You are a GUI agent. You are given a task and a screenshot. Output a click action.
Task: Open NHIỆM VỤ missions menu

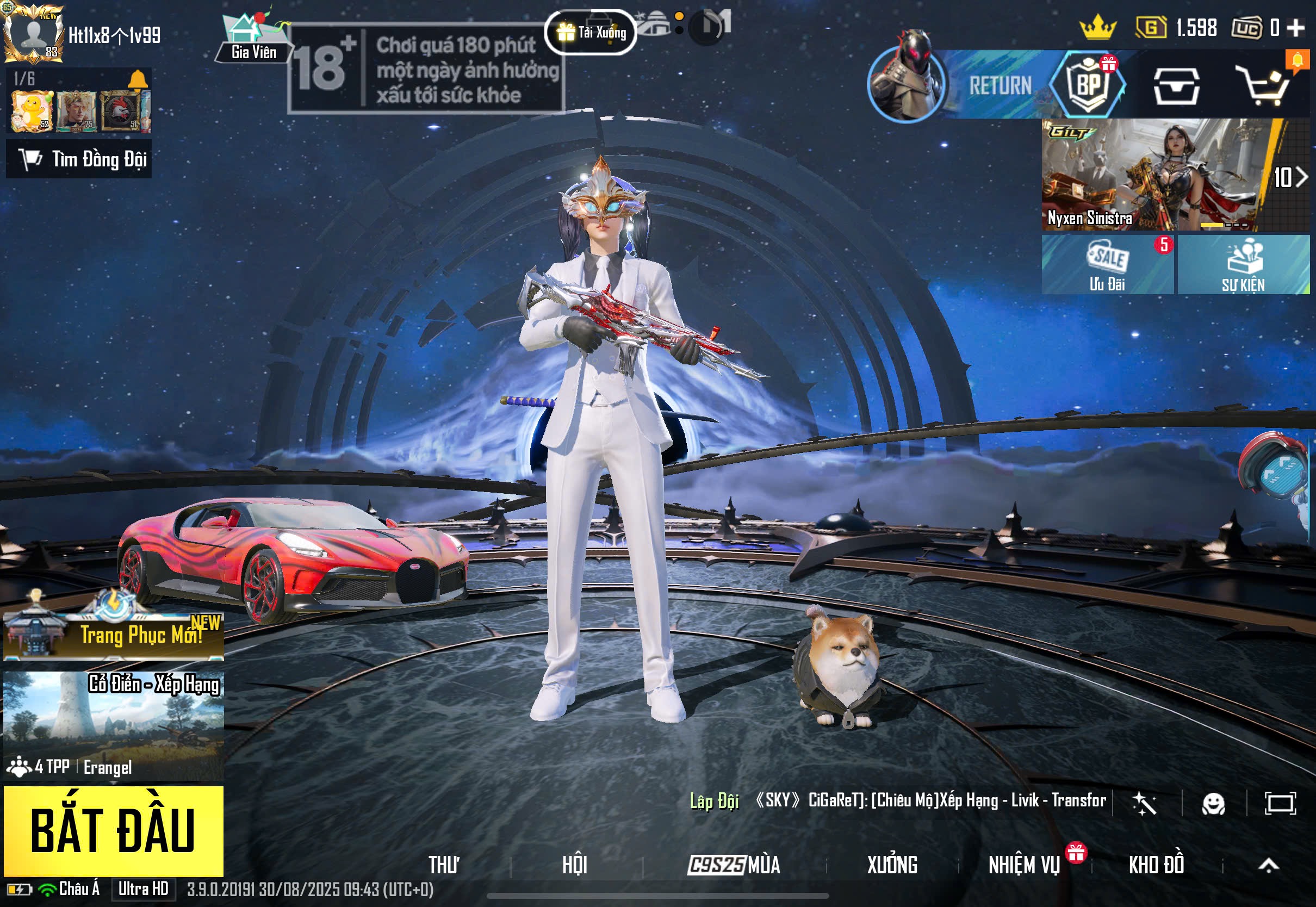[x=1024, y=865]
